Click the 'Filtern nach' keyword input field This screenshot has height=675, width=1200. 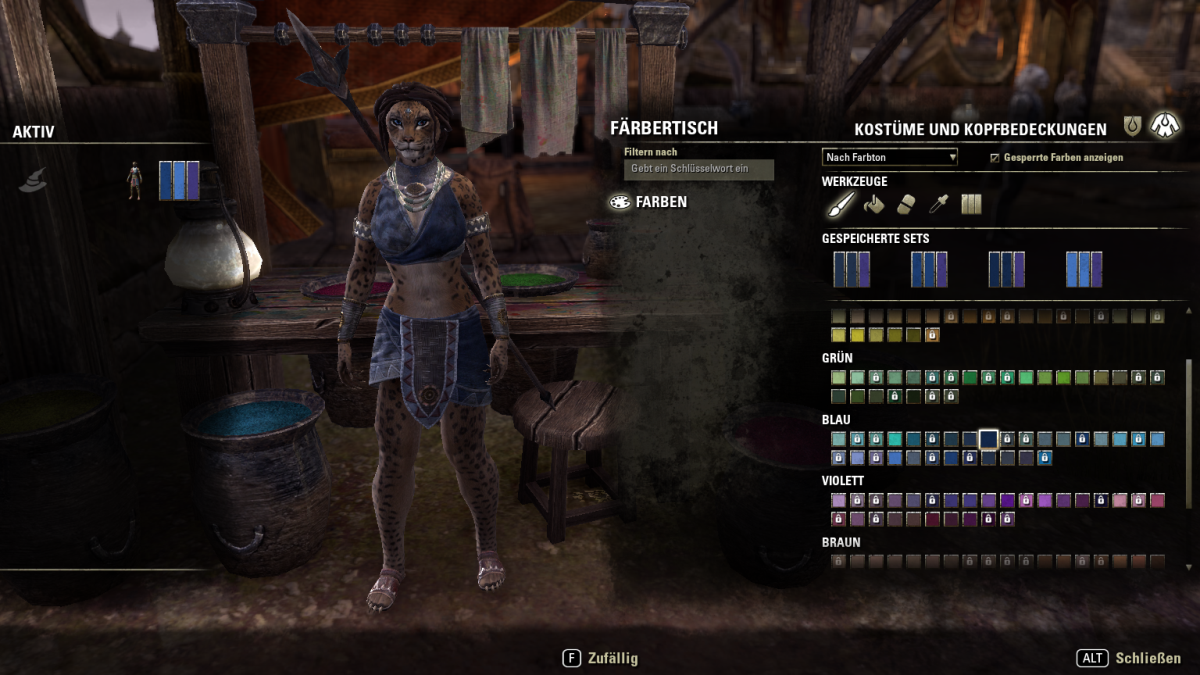coord(699,169)
